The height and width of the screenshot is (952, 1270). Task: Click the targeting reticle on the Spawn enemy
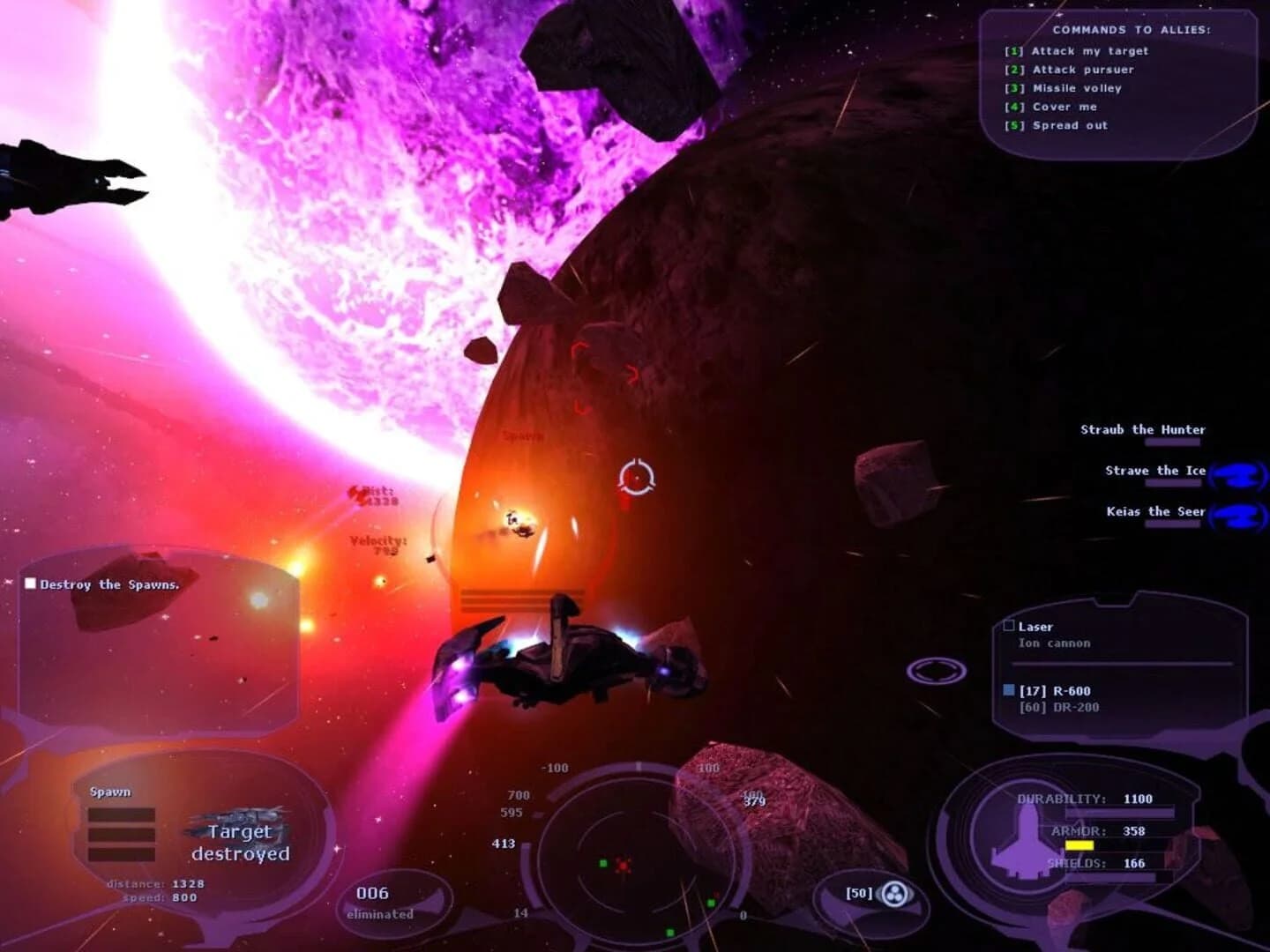(x=637, y=478)
